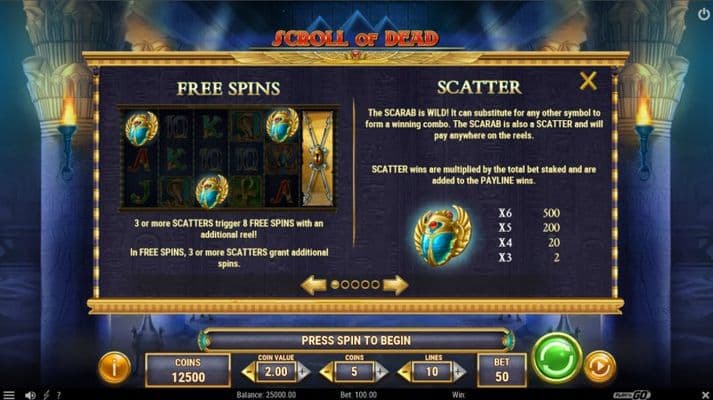
Task: Open the autoplay options
Action: point(599,366)
